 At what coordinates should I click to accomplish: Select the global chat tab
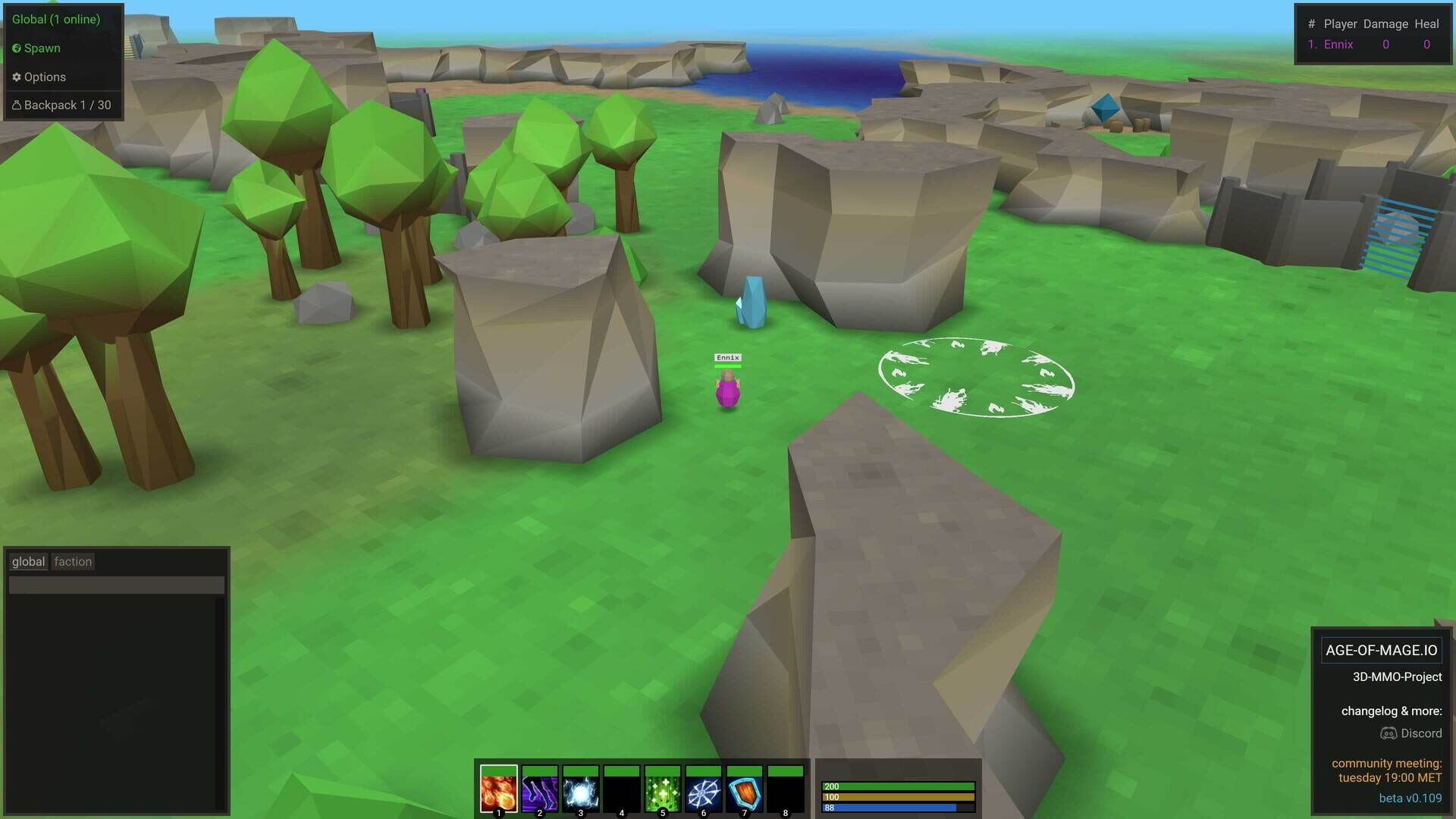[28, 561]
